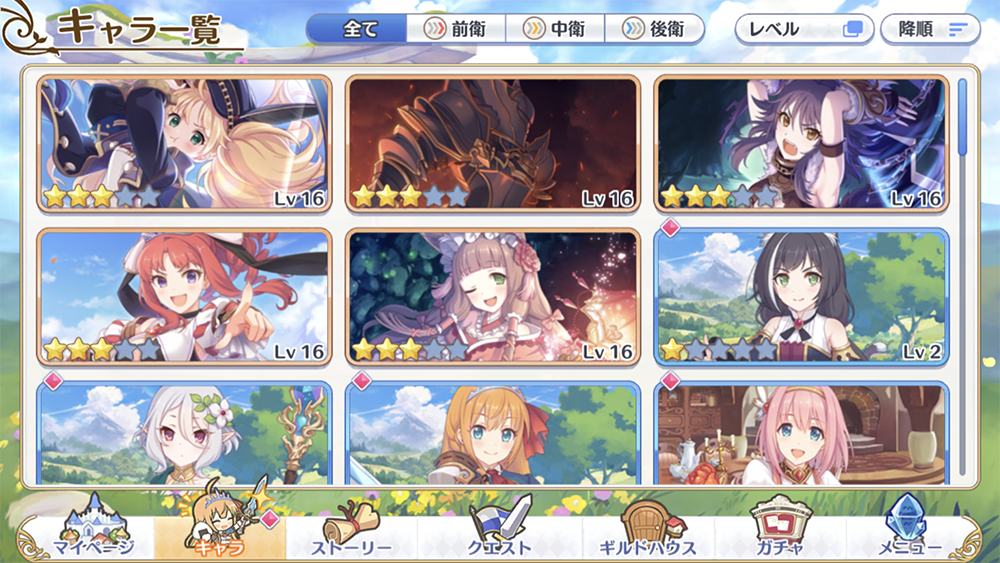The image size is (1000, 563).
Task: Pick the winking brown-haired girl card
Action: (493, 296)
